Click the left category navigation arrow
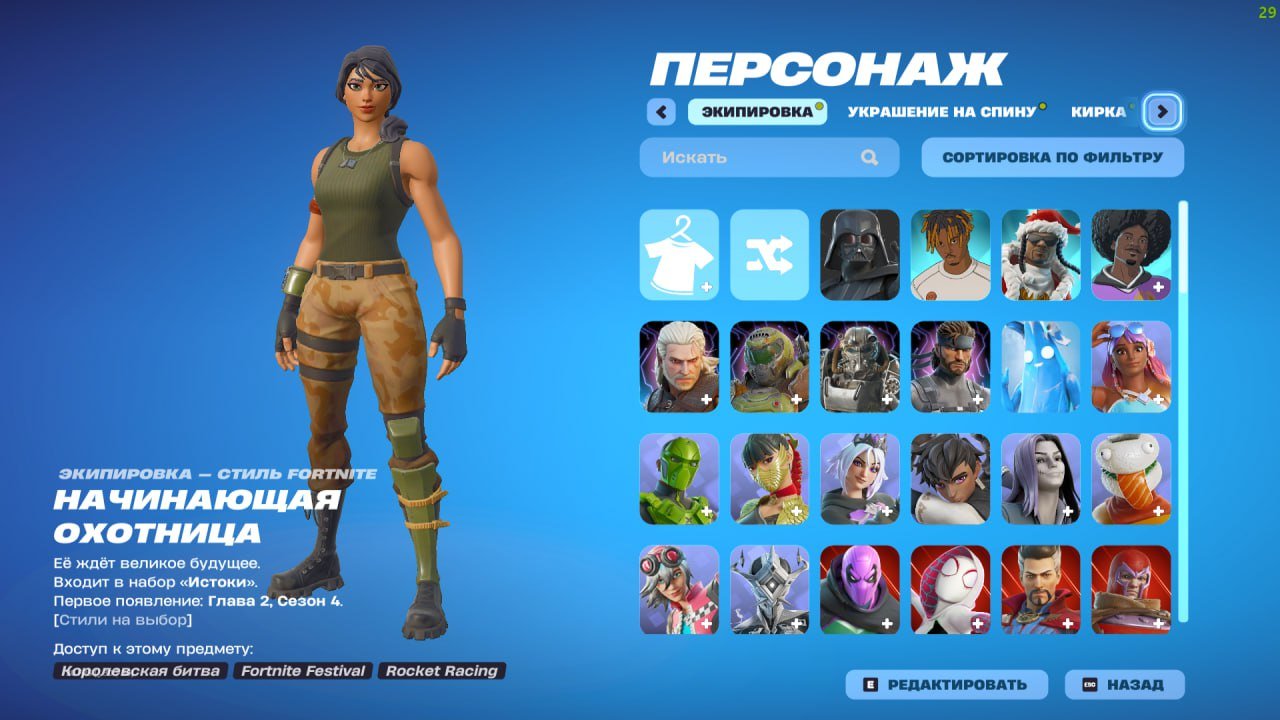Viewport: 1280px width, 720px height. 661,112
